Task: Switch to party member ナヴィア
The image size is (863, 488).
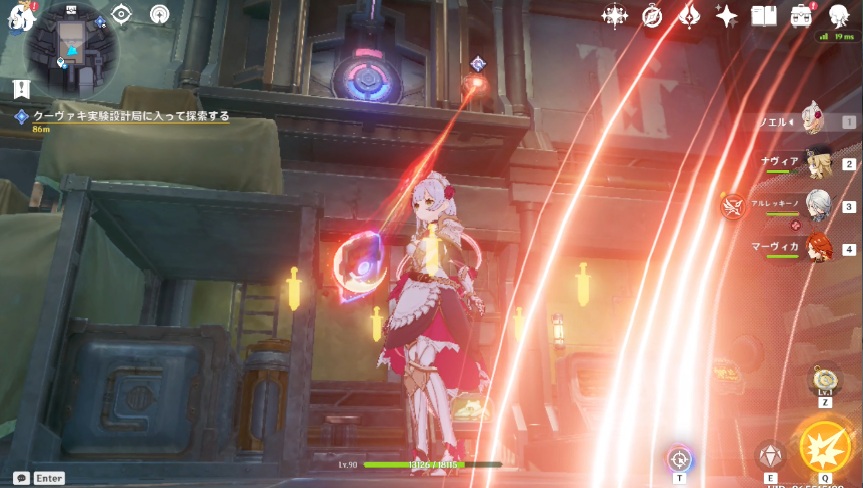Action: pyautogui.click(x=816, y=163)
